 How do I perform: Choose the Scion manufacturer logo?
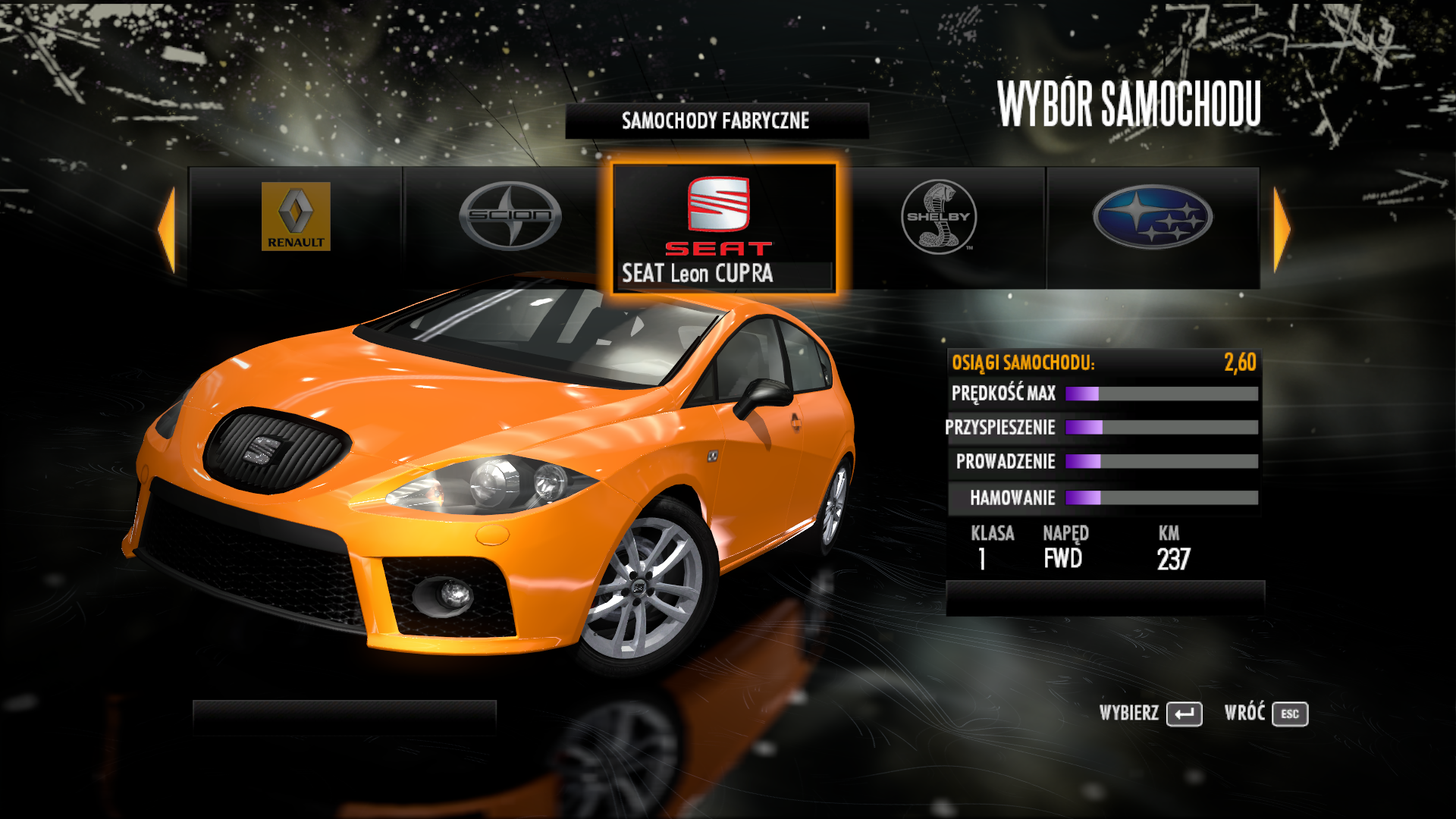click(510, 216)
